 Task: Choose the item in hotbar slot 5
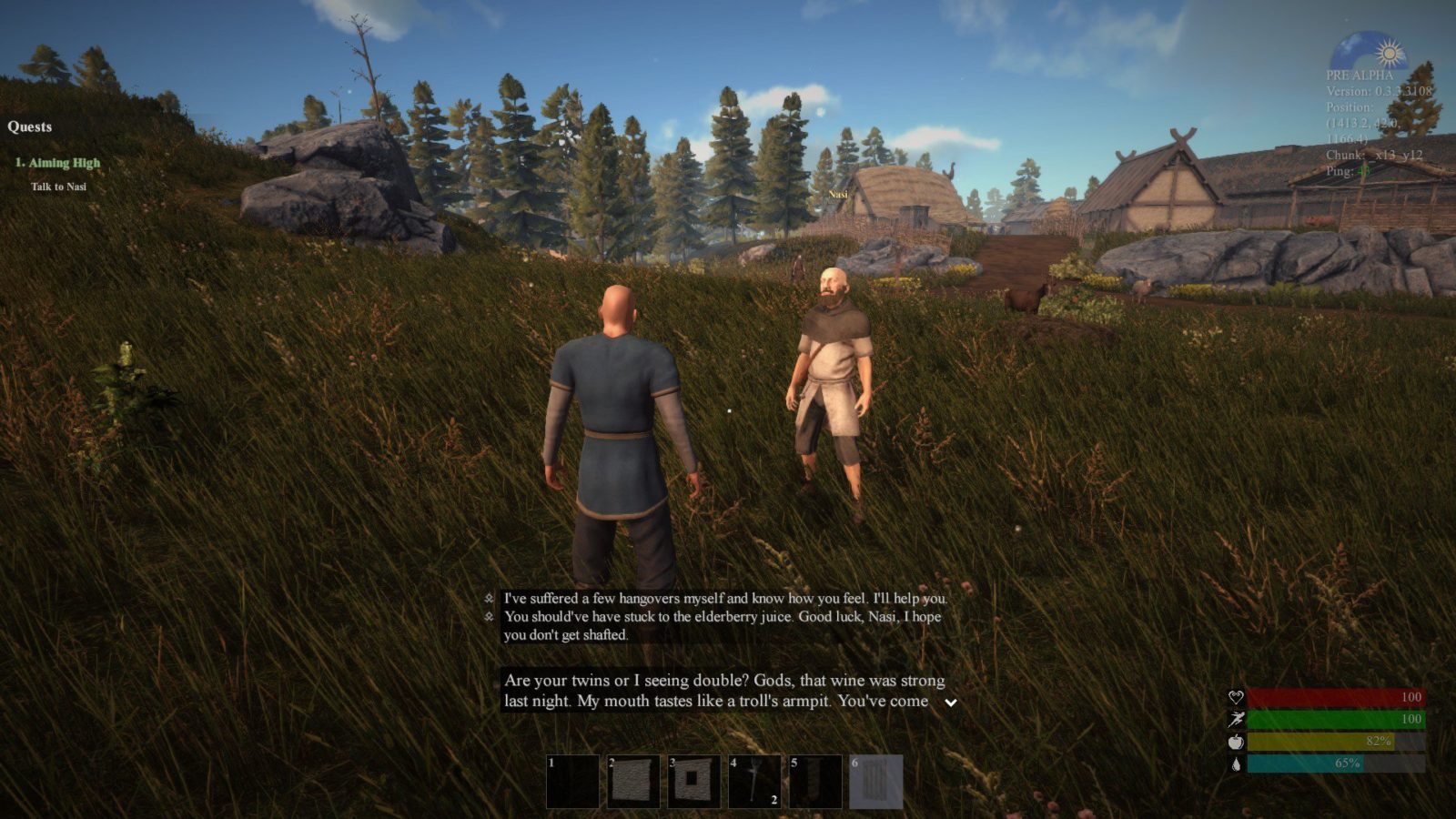[815, 781]
